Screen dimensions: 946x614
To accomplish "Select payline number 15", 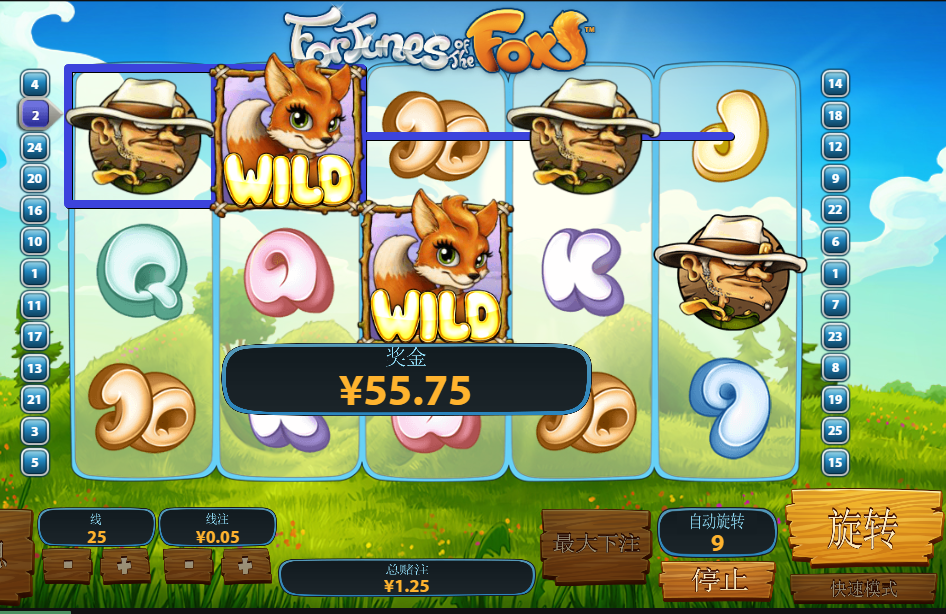I will [x=835, y=462].
